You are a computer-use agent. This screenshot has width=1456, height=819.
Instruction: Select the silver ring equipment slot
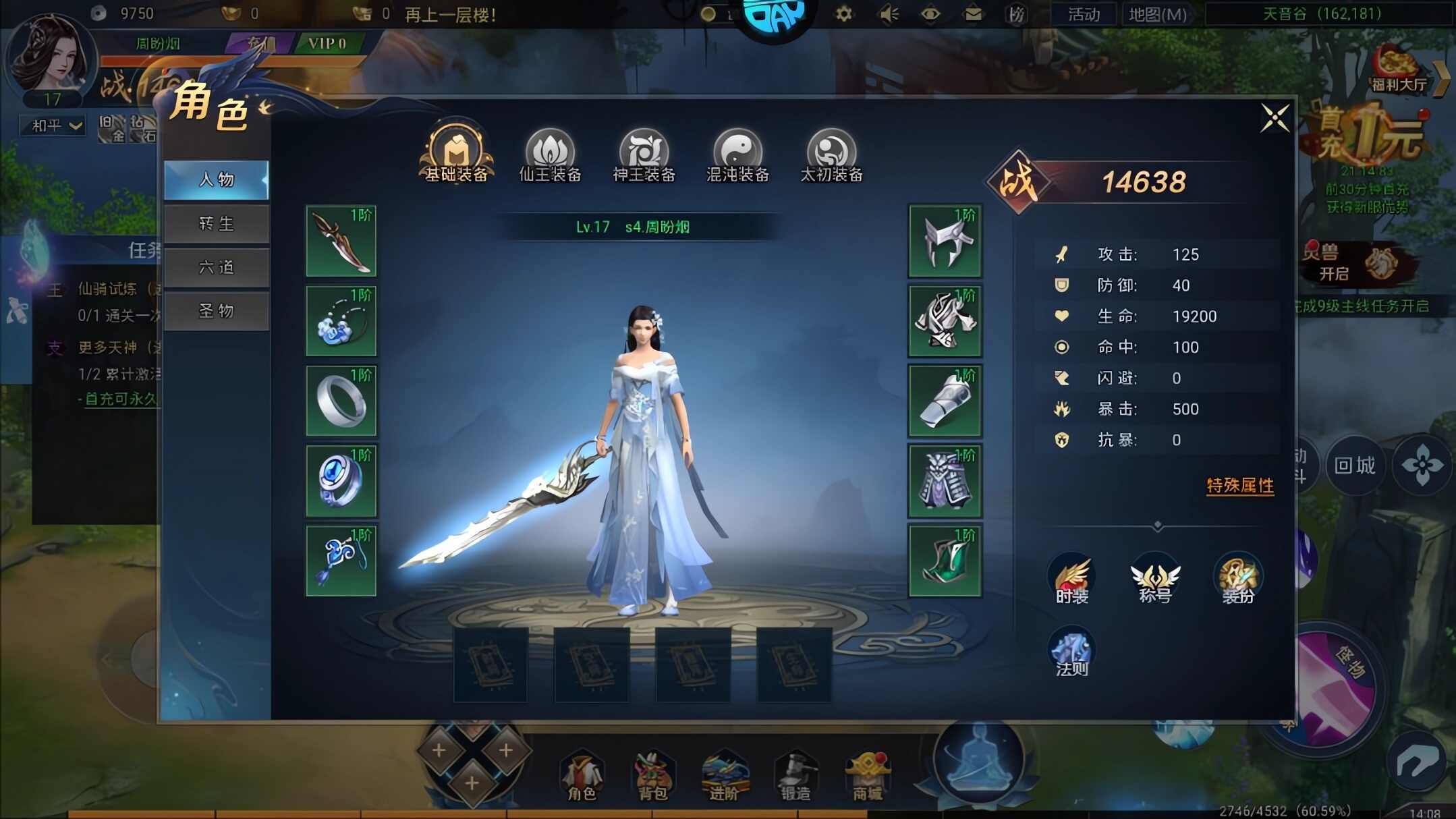click(x=341, y=401)
